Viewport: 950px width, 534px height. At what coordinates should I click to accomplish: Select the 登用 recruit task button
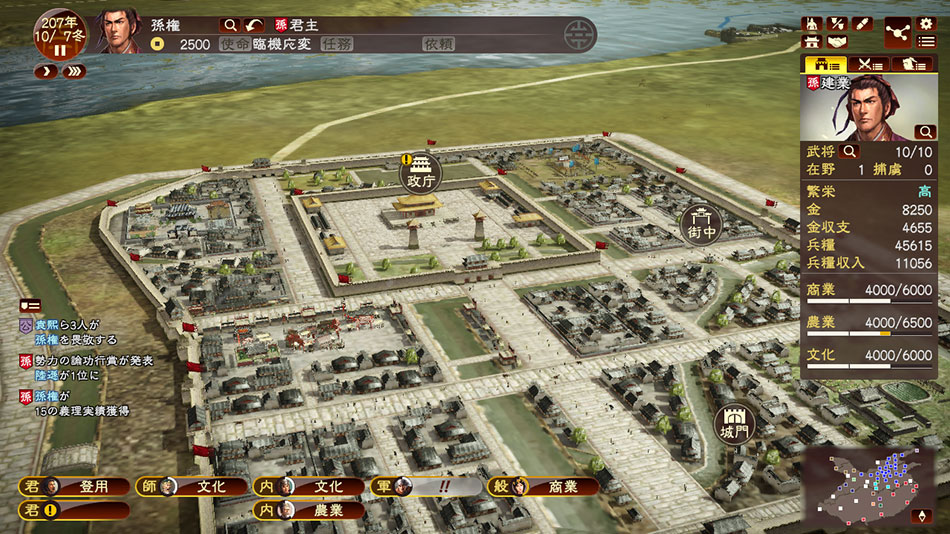click(76, 487)
